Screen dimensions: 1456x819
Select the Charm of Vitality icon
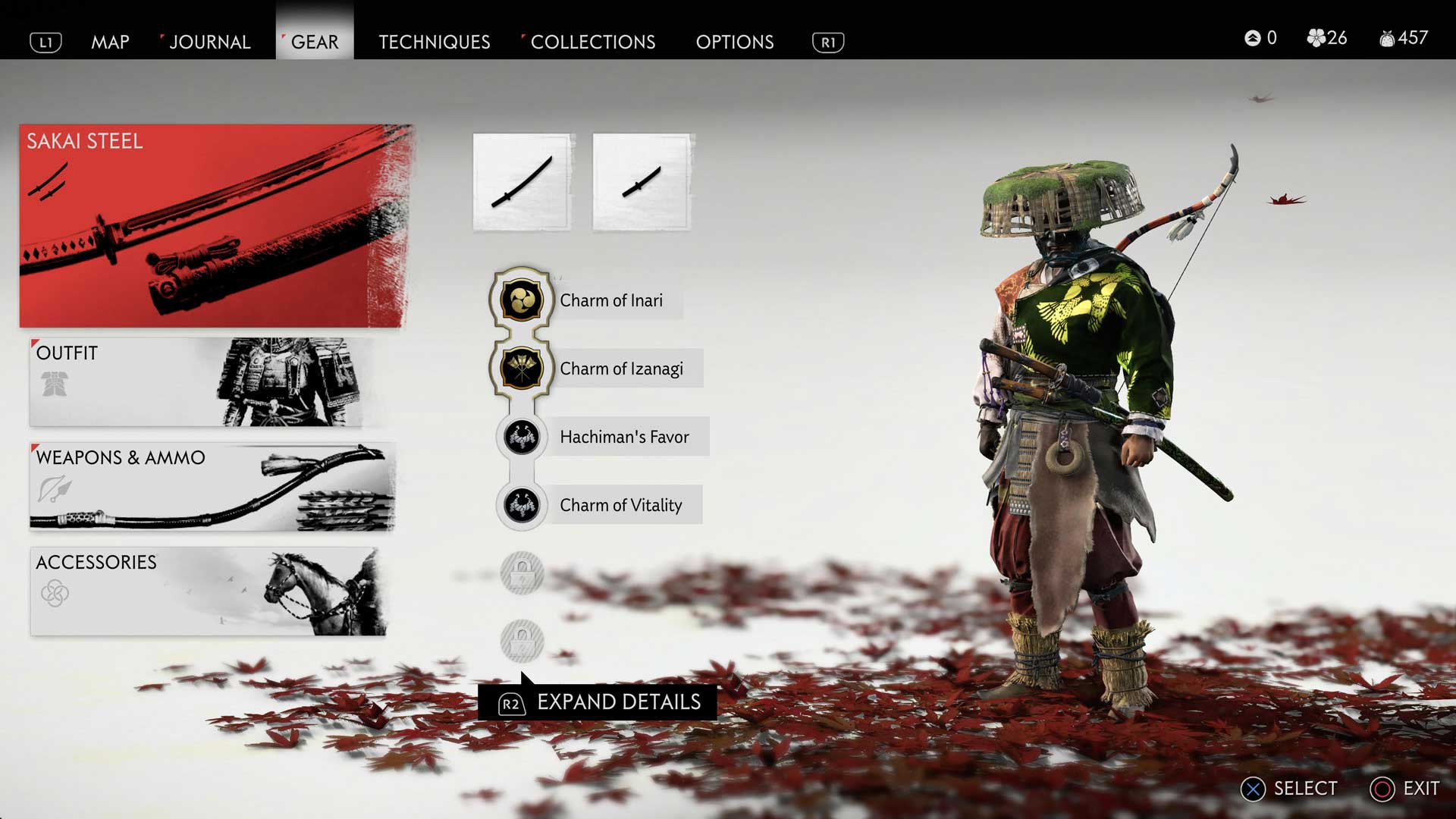(521, 505)
